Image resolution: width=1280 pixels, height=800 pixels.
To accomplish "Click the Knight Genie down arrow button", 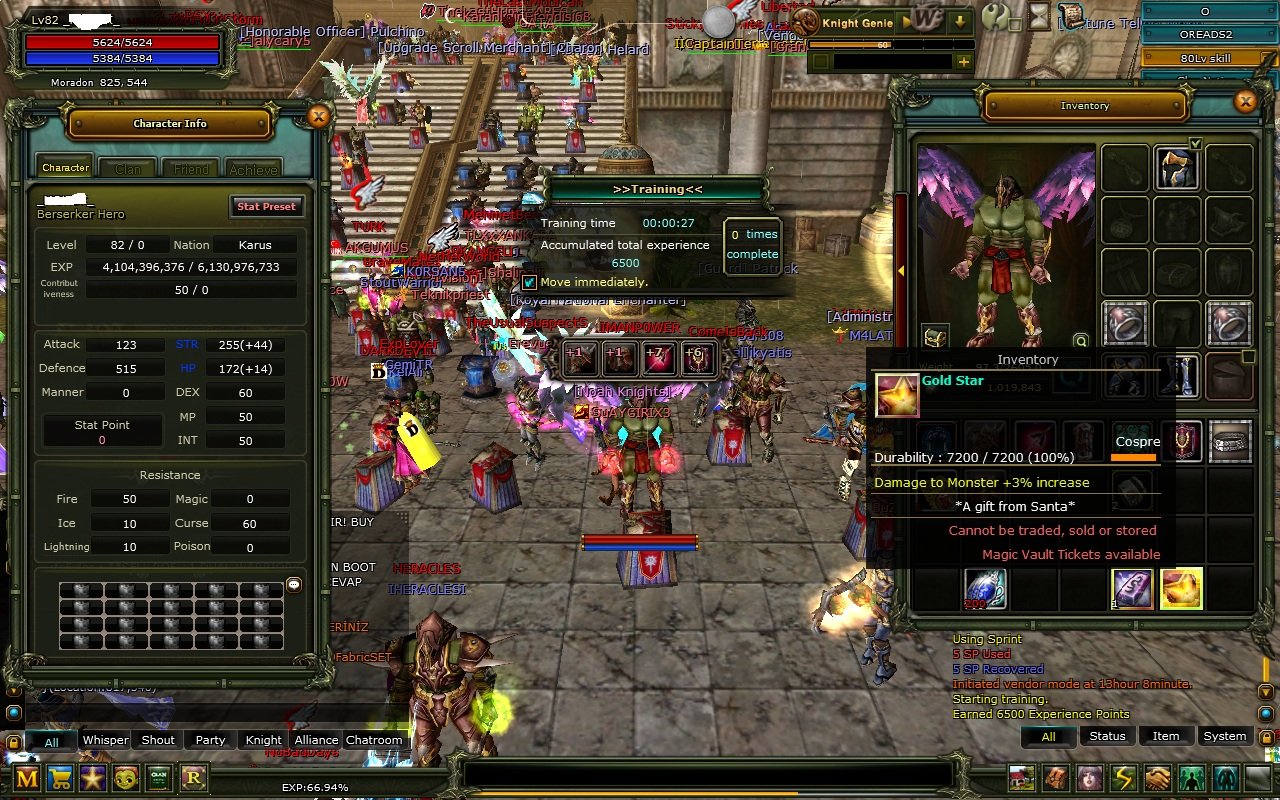I will 959,22.
